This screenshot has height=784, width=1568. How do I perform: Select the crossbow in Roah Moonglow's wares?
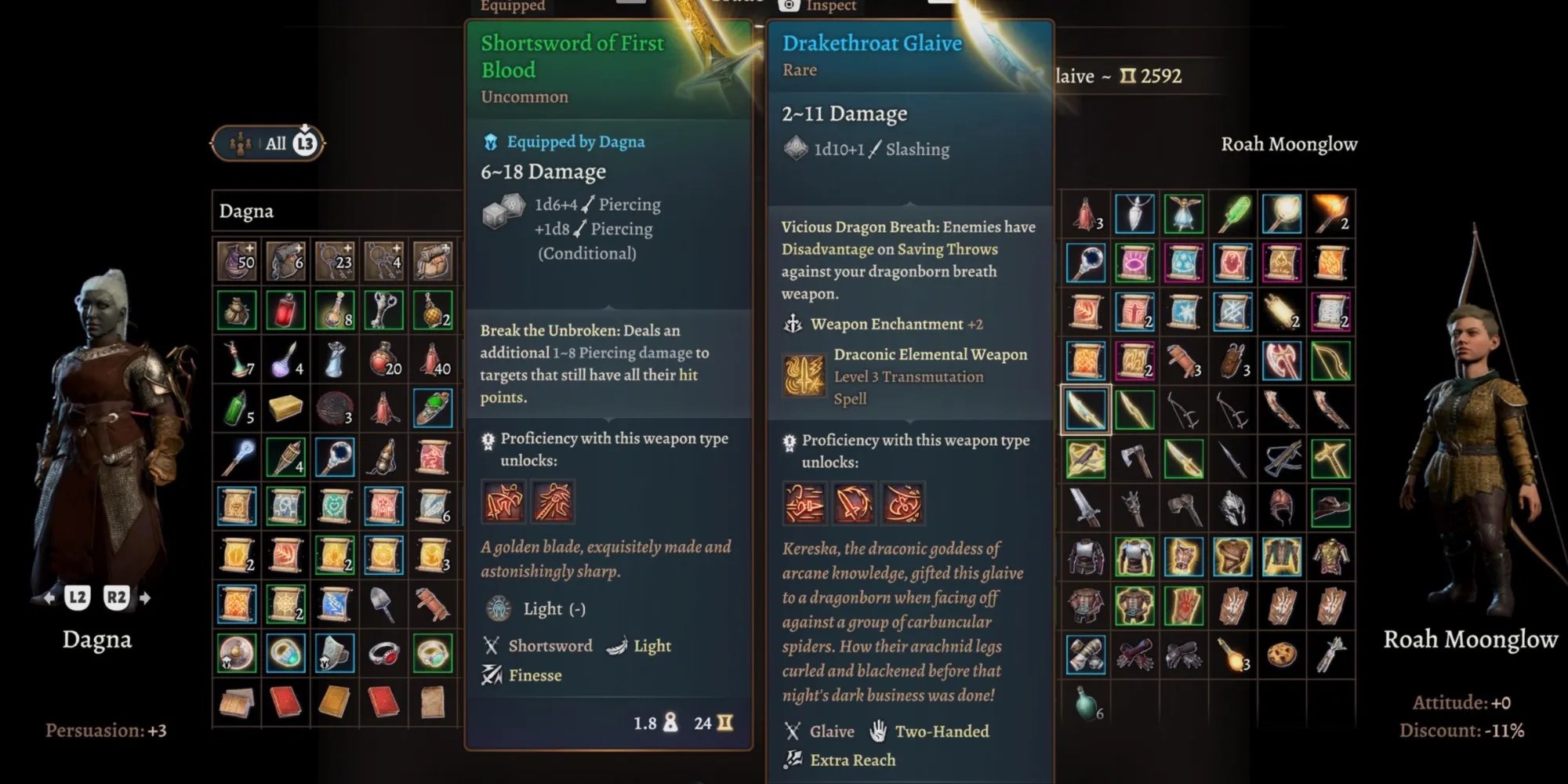[1283, 460]
